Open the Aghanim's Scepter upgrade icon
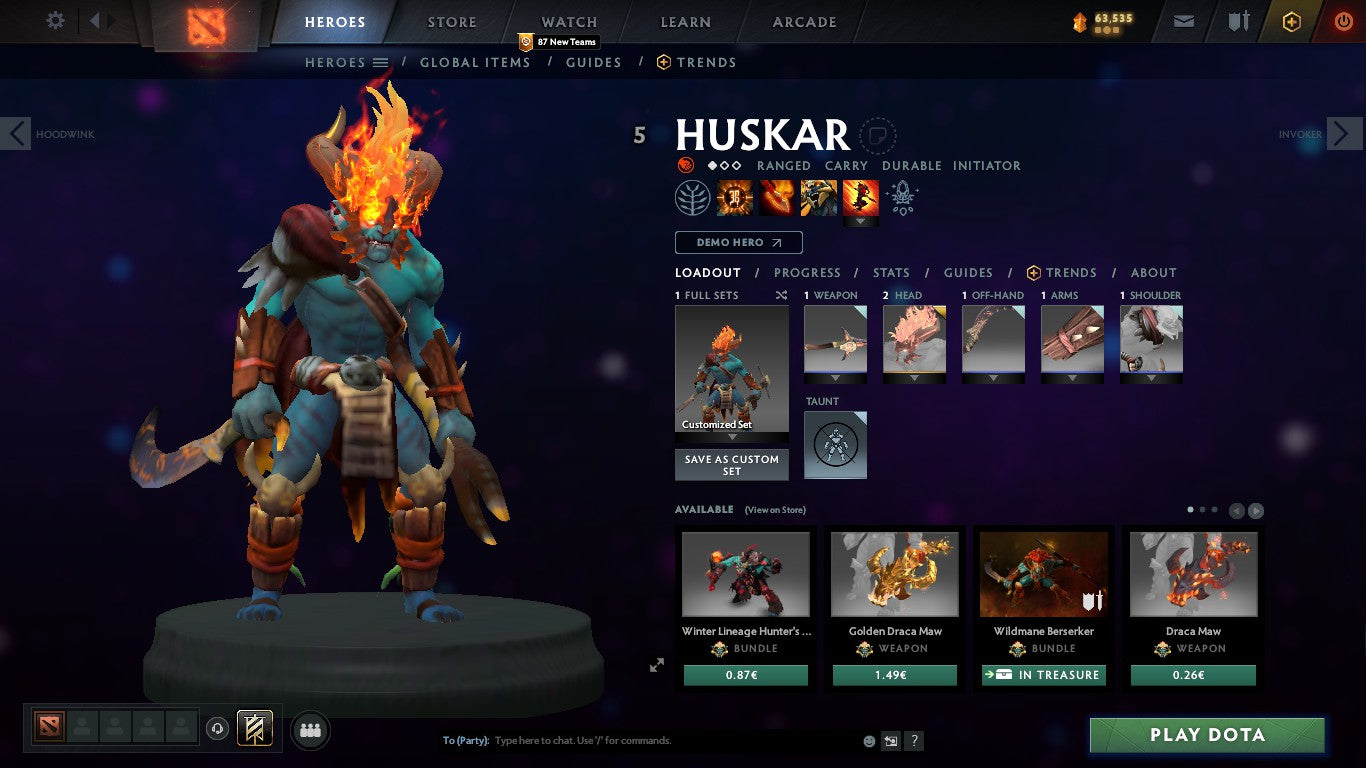 coord(903,197)
